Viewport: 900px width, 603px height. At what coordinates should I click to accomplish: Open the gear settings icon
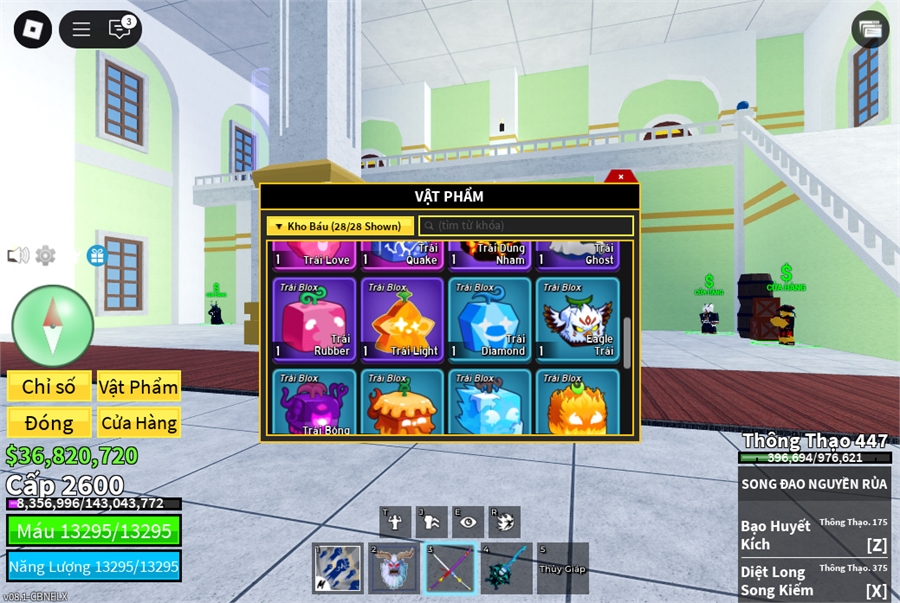(45, 256)
